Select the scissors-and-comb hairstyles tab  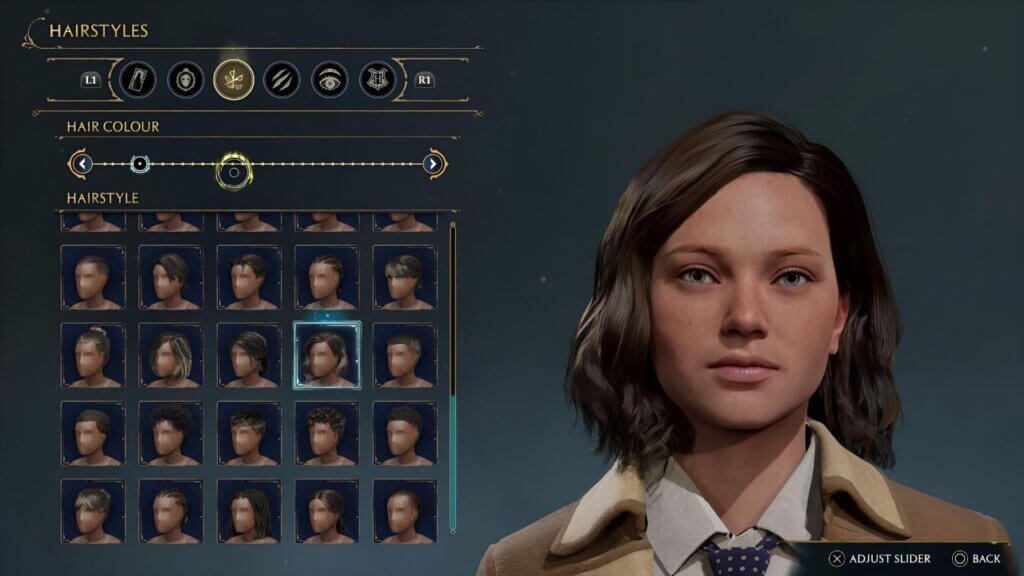click(x=233, y=79)
